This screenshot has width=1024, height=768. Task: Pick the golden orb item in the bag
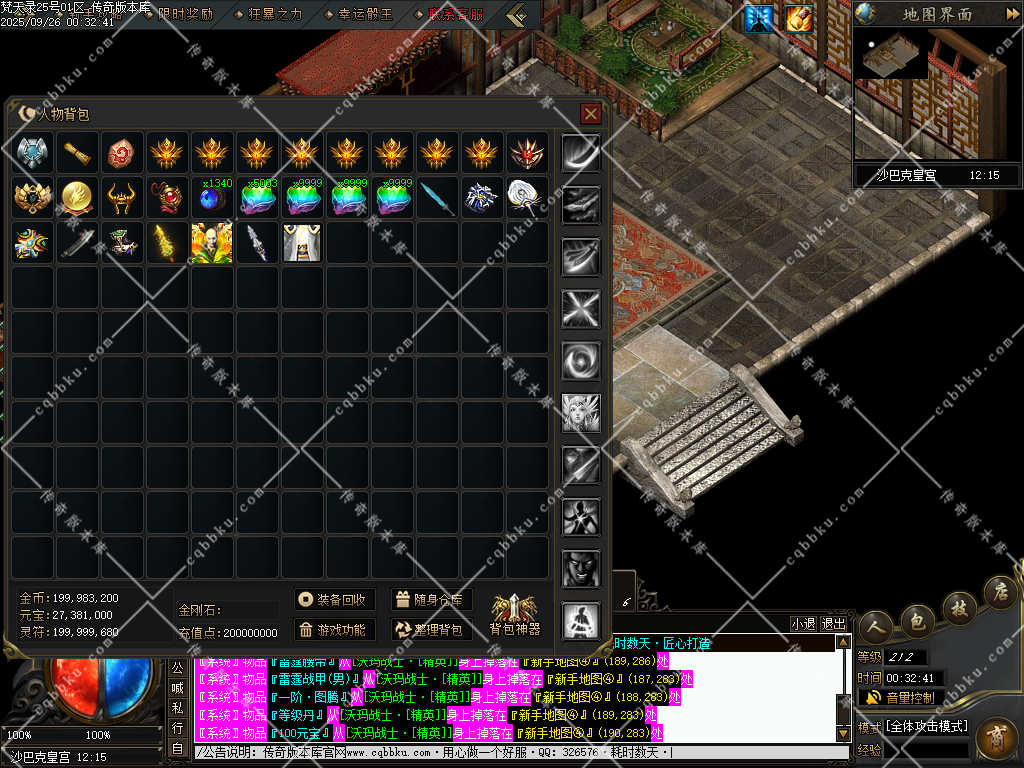coord(77,198)
